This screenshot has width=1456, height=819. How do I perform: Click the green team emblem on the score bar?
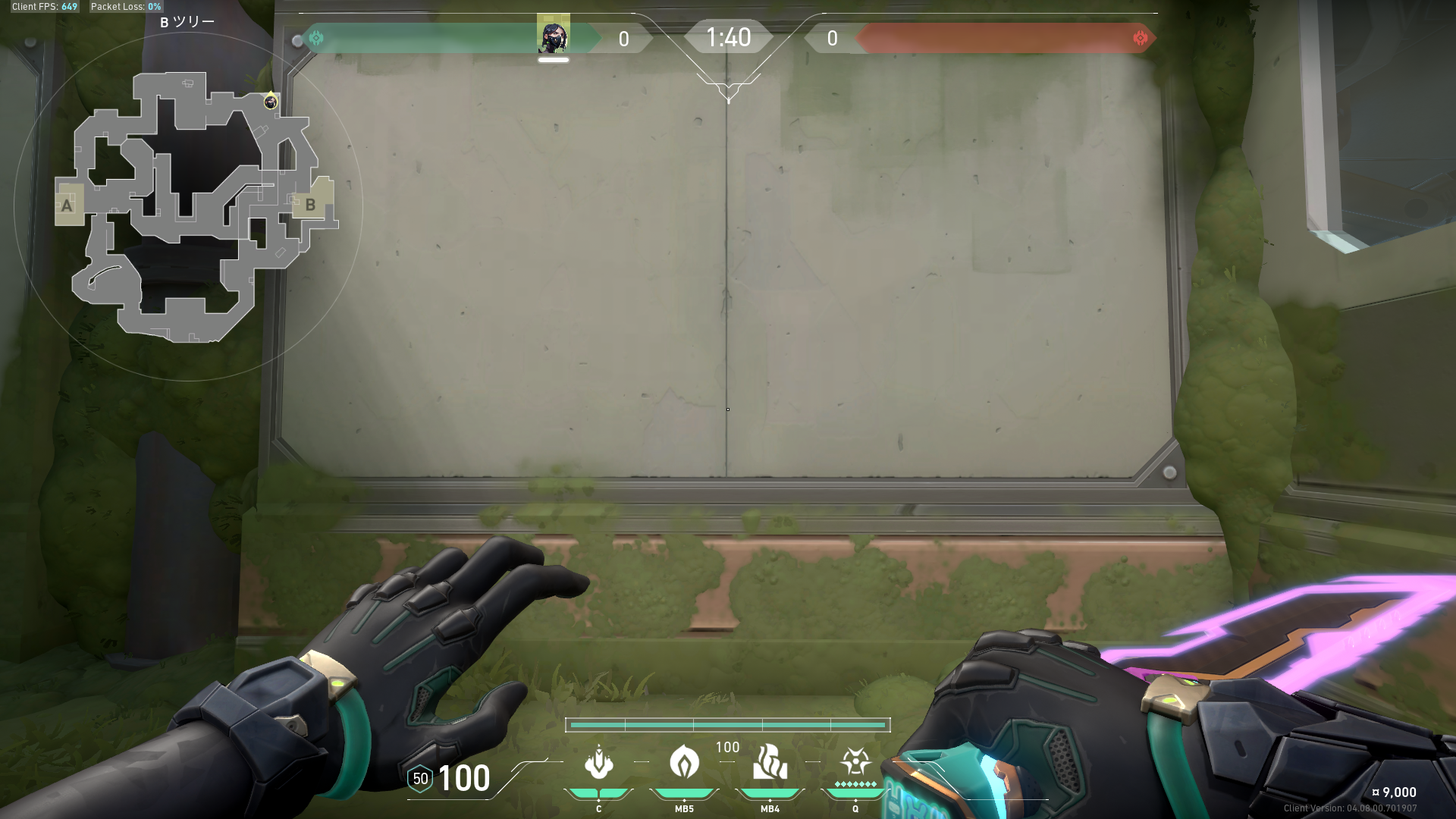pyautogui.click(x=316, y=38)
